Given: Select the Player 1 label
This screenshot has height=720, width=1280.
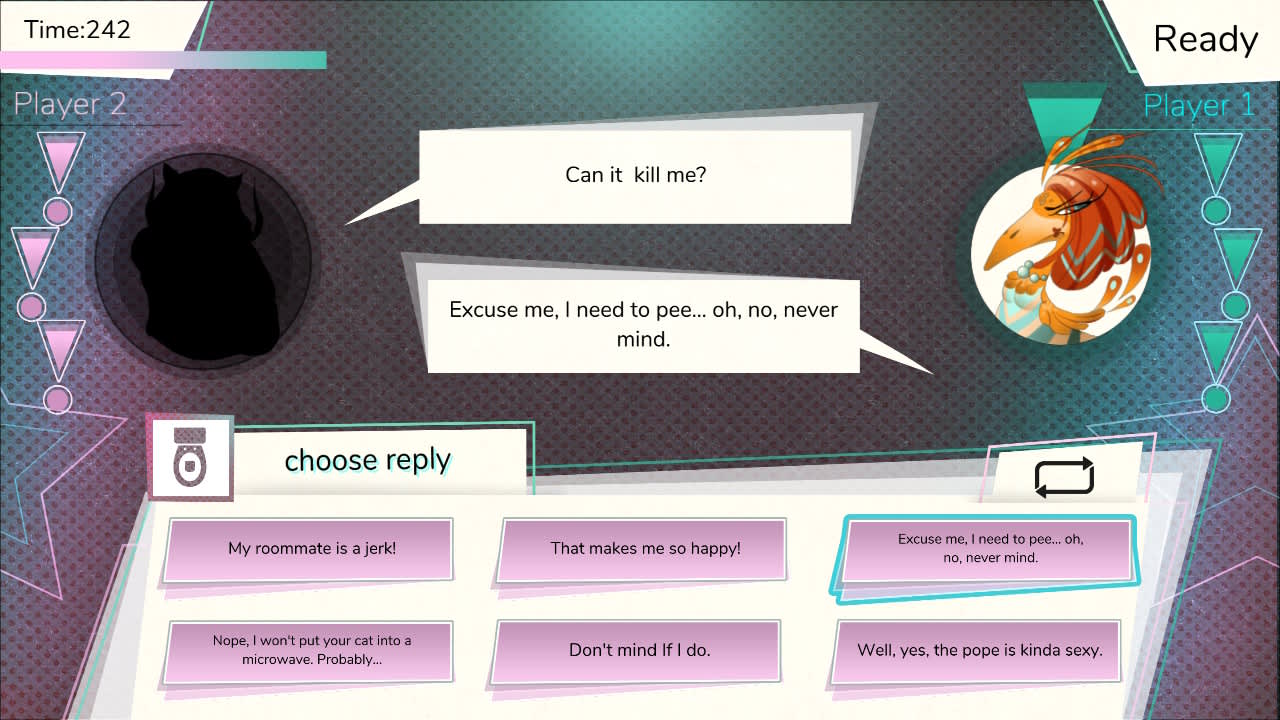Looking at the screenshot, I should click(1198, 104).
